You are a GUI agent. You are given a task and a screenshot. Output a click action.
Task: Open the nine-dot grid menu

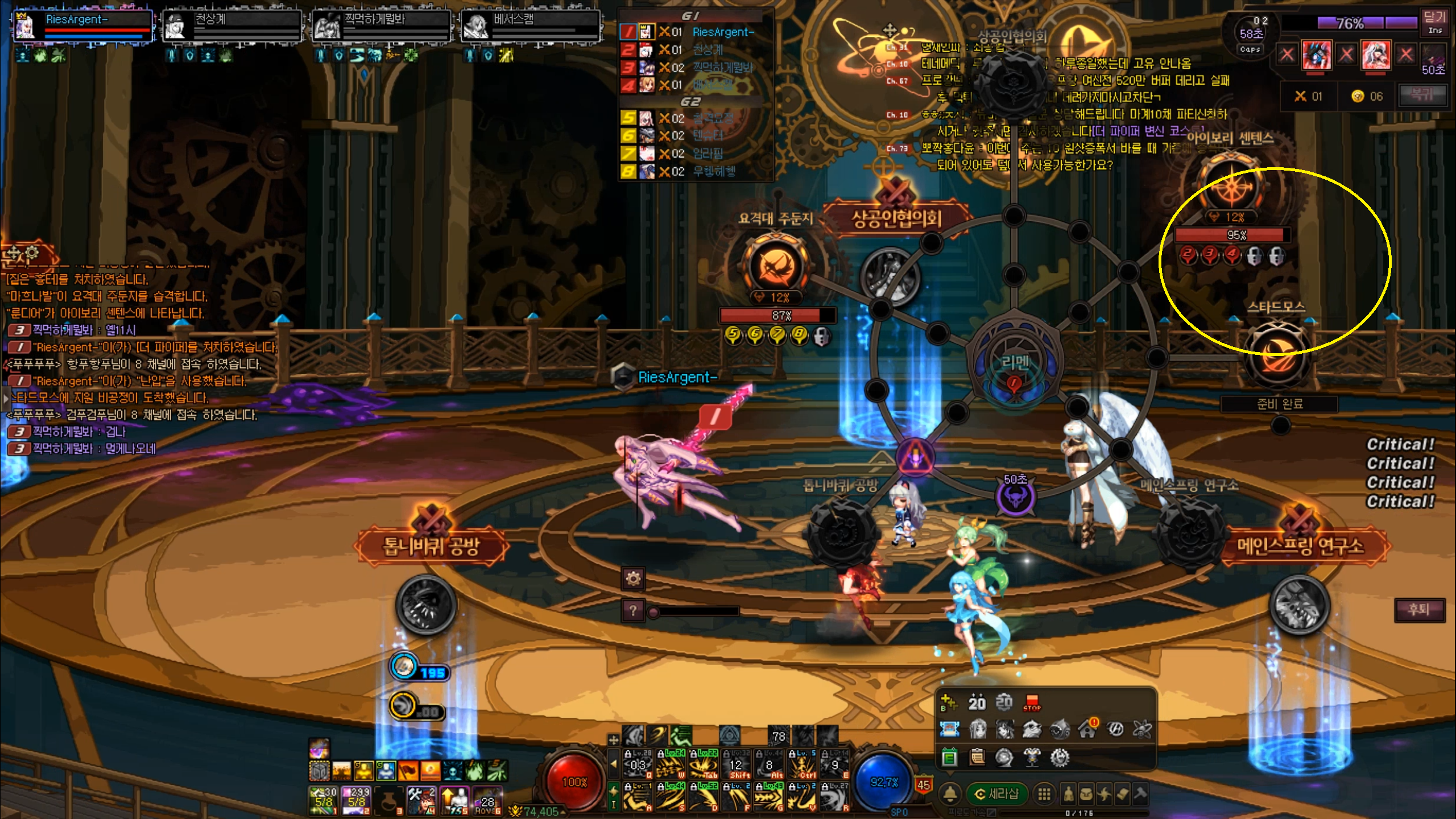[x=1044, y=794]
